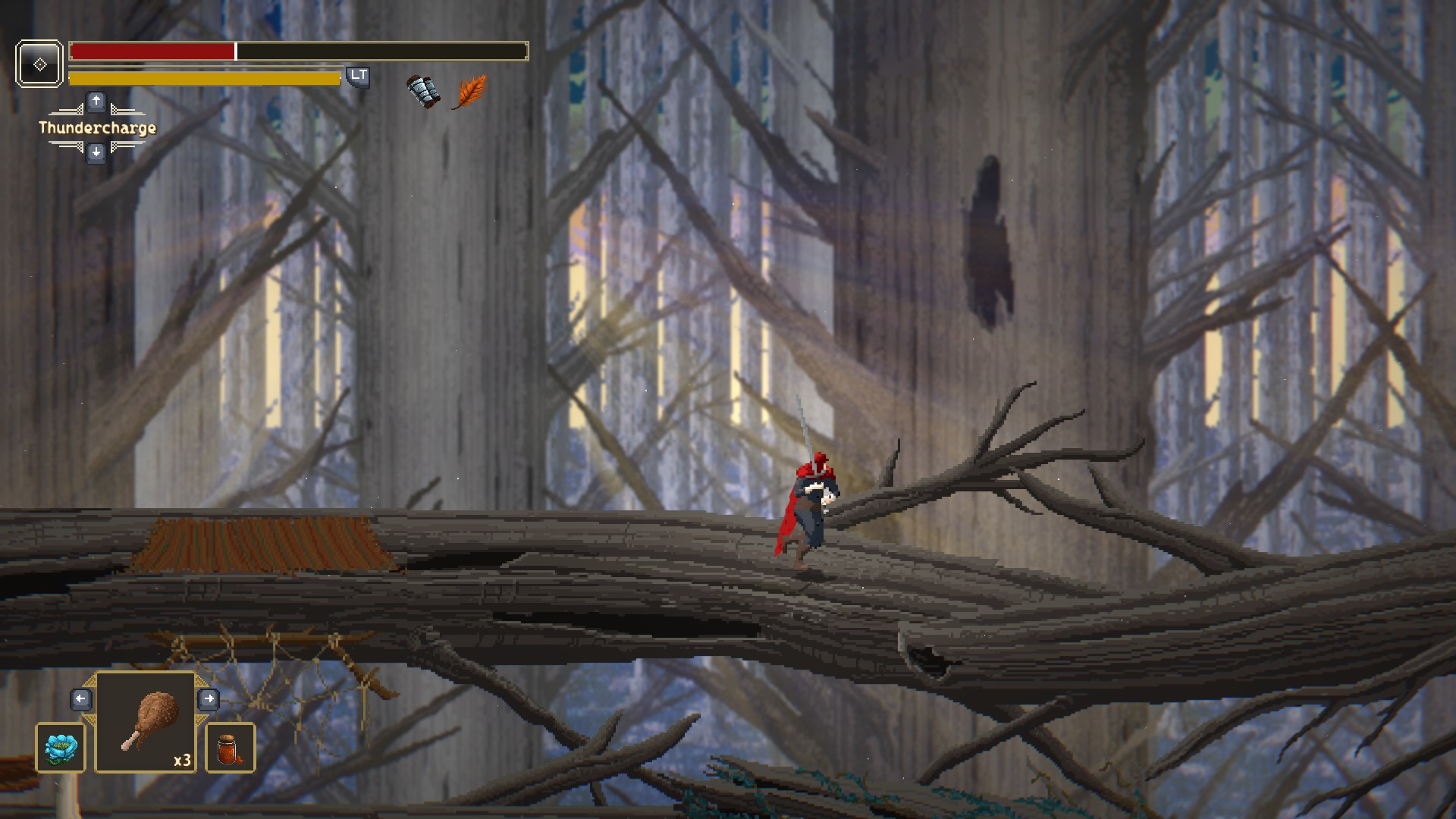Click the armored bracers status icon

pos(423,92)
